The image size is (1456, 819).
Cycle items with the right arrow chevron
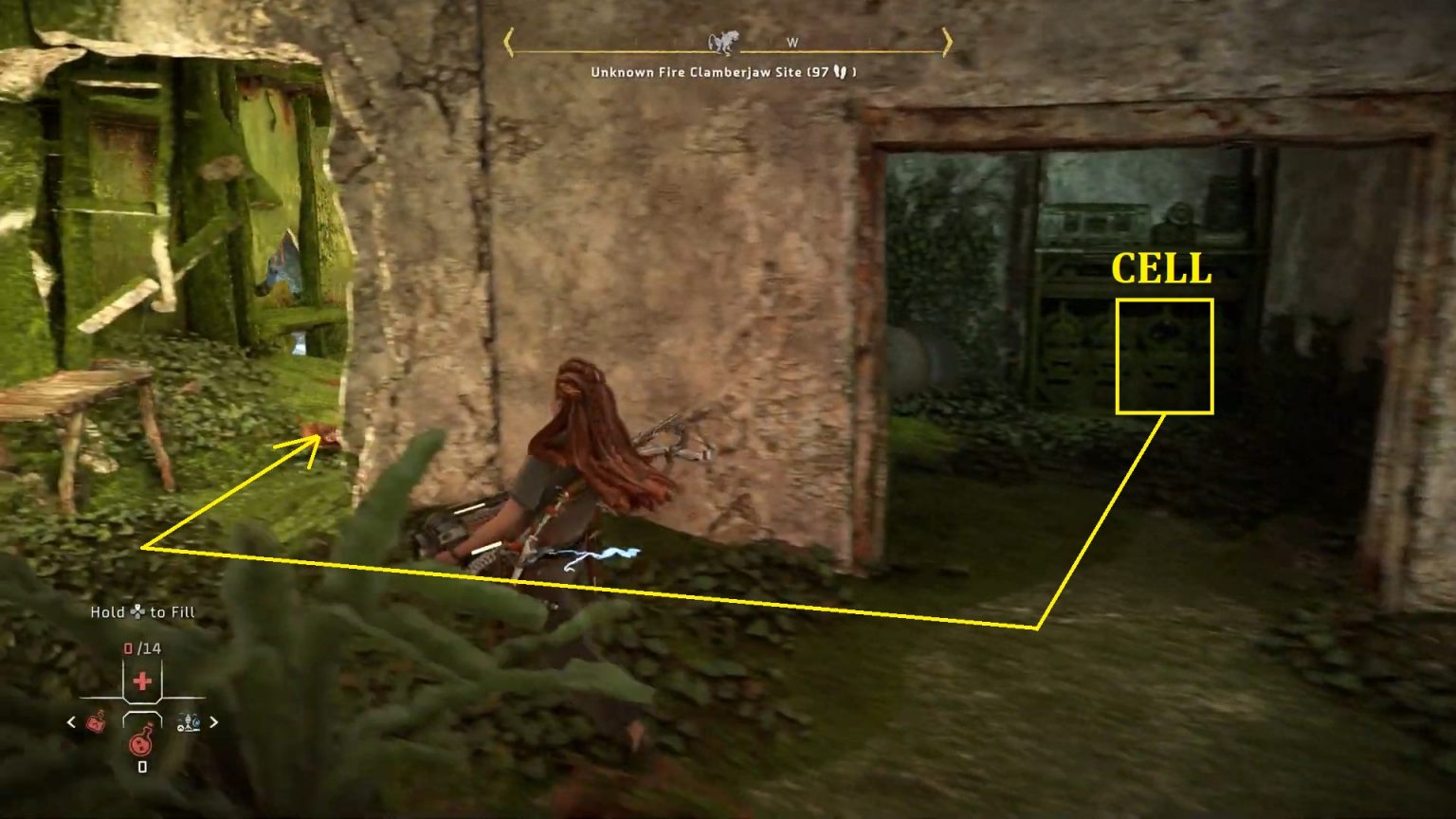pyautogui.click(x=213, y=722)
